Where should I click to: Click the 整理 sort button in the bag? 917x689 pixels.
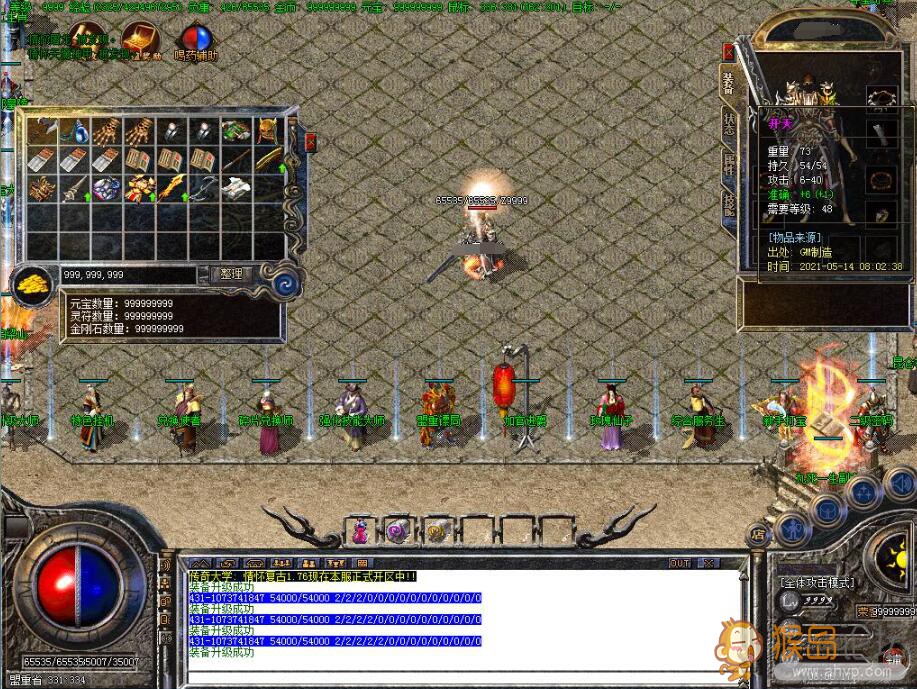pyautogui.click(x=231, y=274)
